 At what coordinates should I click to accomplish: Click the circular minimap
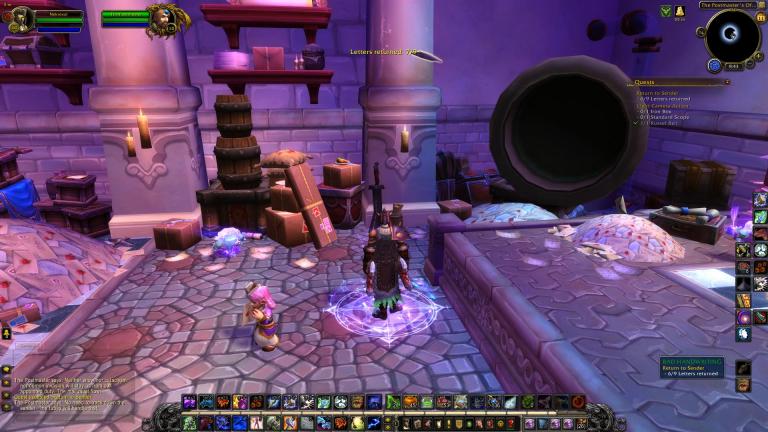click(732, 36)
